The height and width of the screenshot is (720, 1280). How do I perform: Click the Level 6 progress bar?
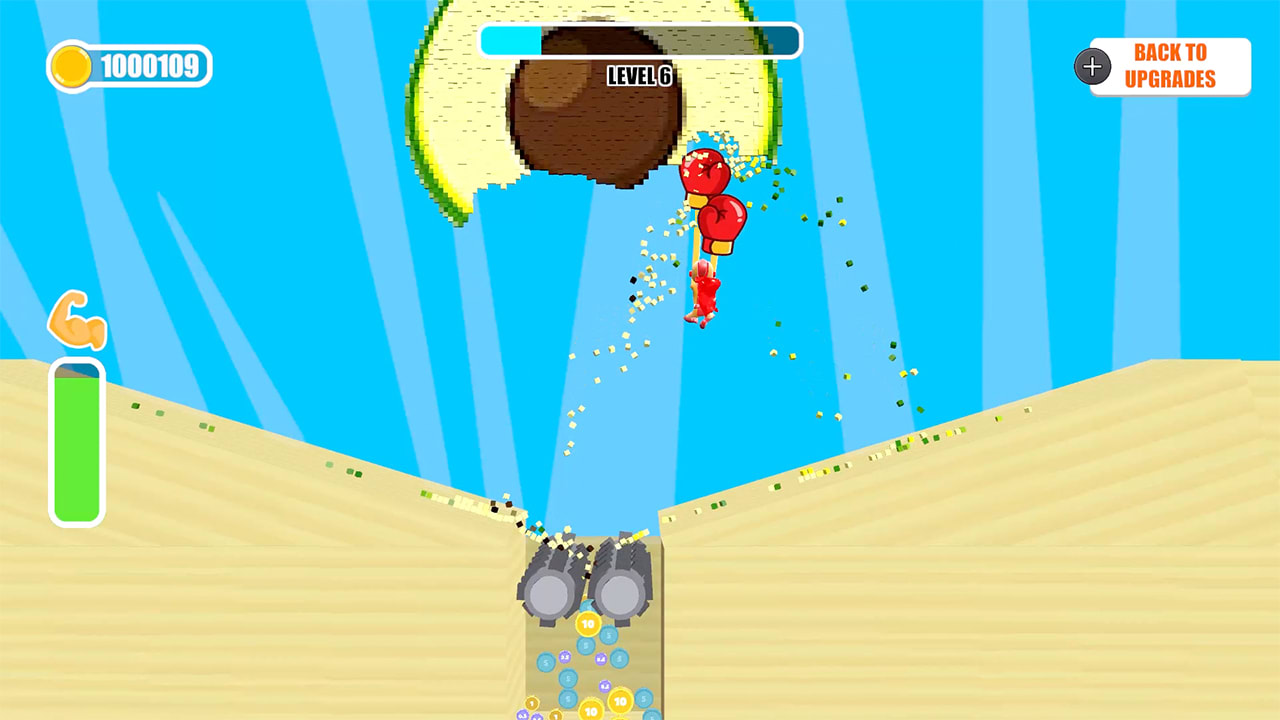640,40
